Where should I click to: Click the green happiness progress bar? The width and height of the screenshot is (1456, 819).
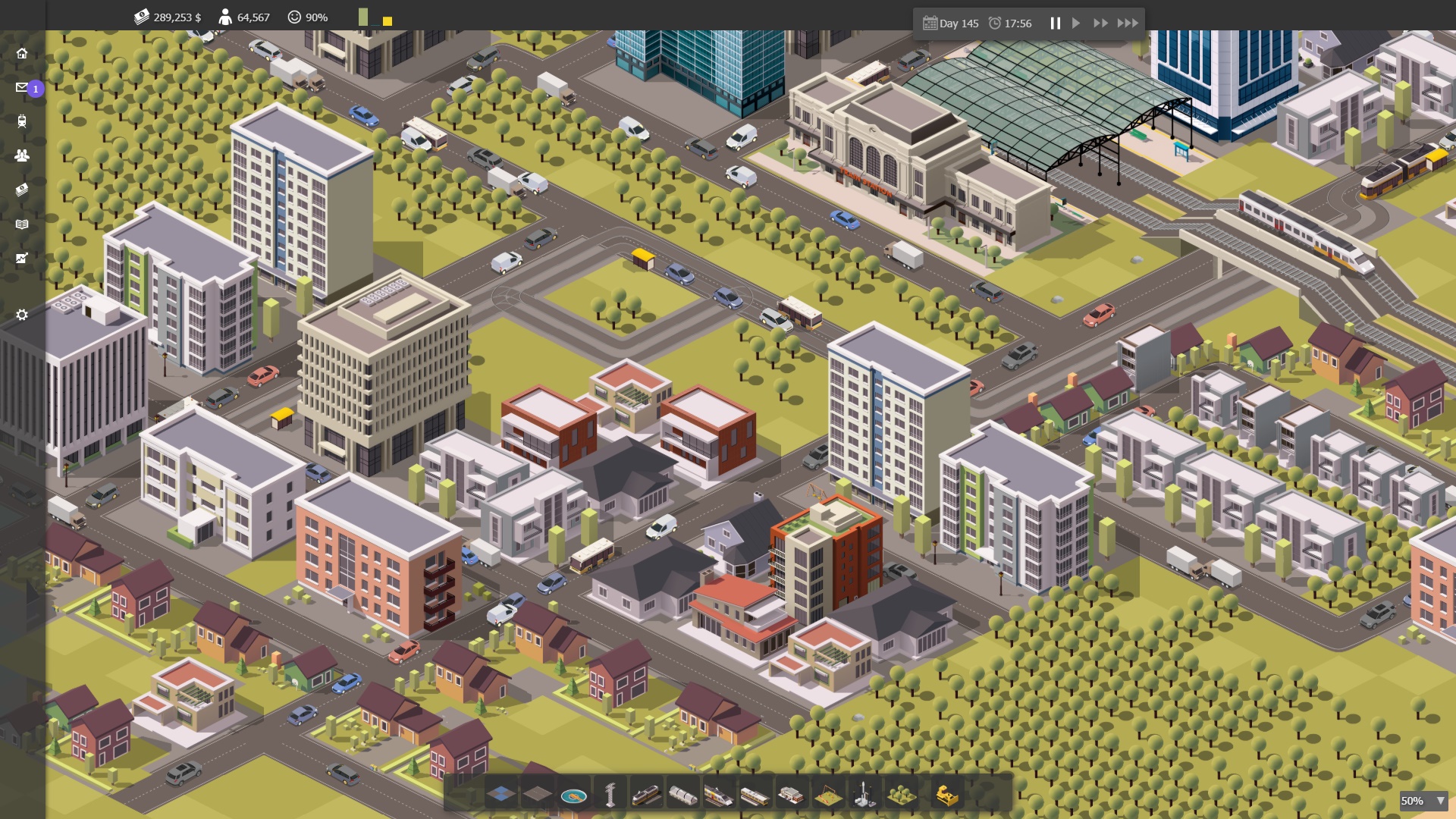(362, 16)
